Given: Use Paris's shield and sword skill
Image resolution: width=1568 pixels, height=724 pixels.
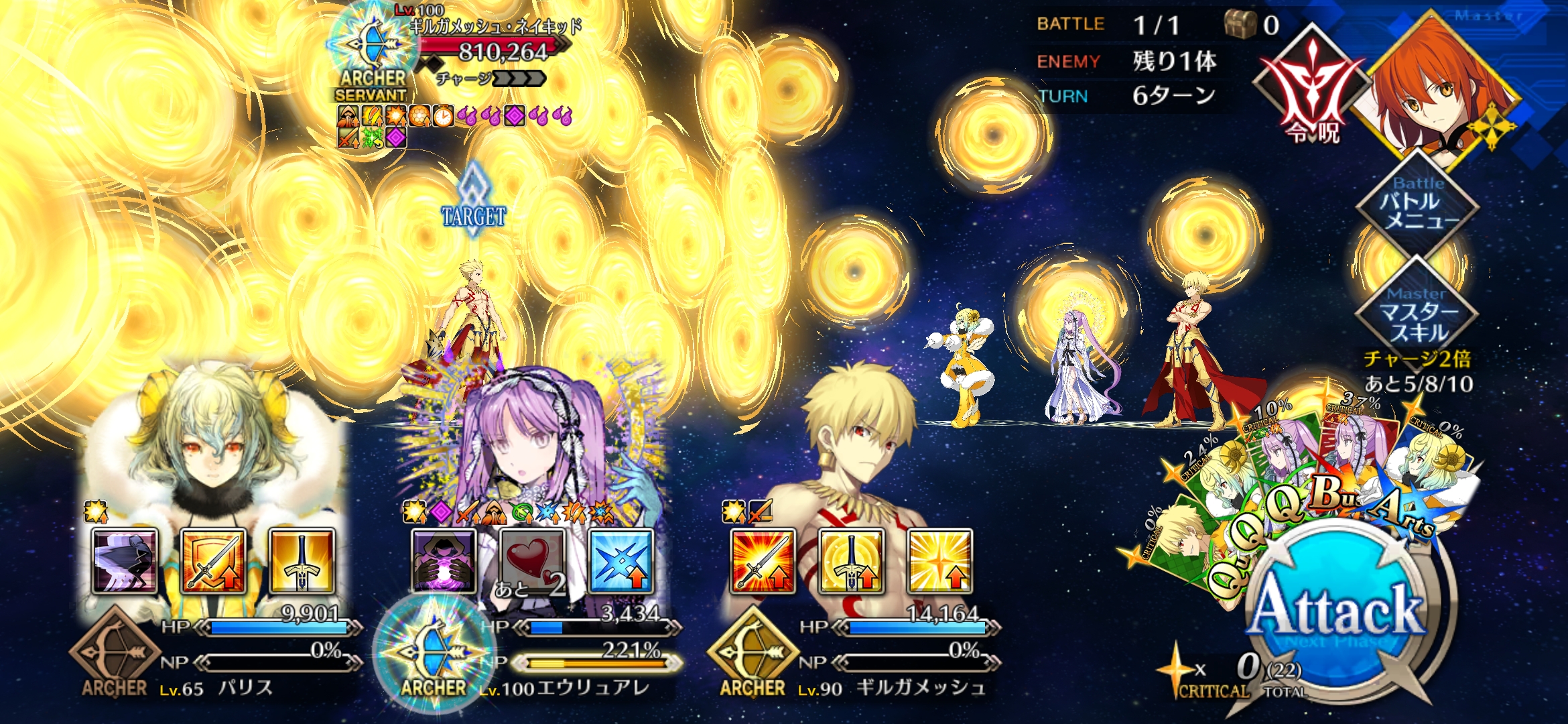Looking at the screenshot, I should click(213, 562).
